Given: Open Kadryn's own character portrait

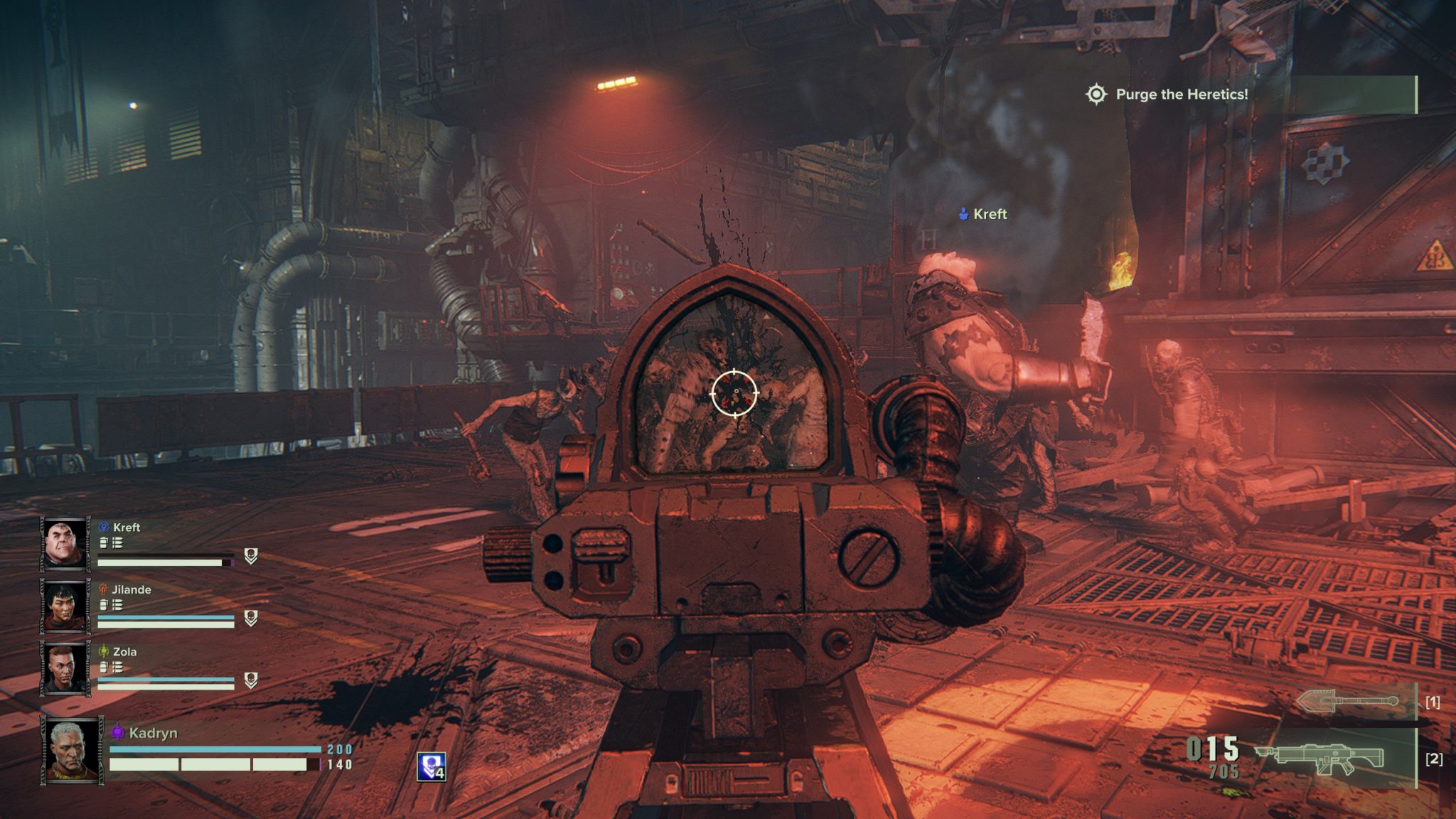Looking at the screenshot, I should click(72, 751).
